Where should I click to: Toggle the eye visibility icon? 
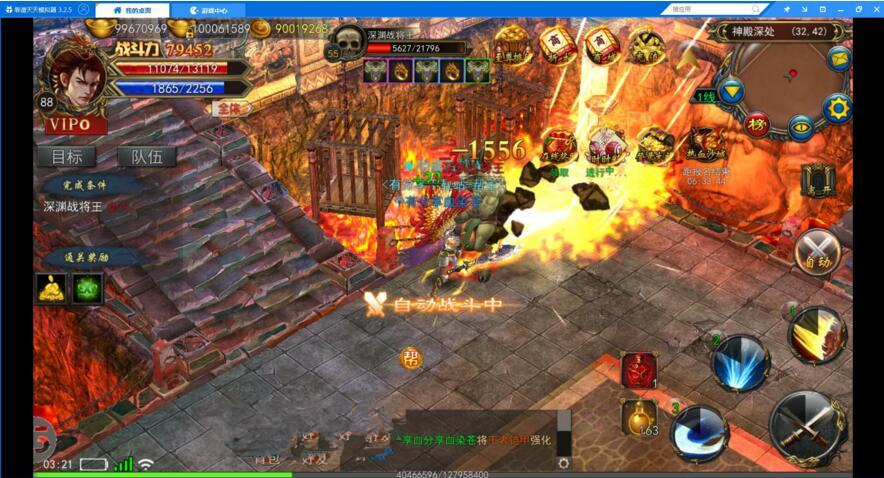[800, 127]
